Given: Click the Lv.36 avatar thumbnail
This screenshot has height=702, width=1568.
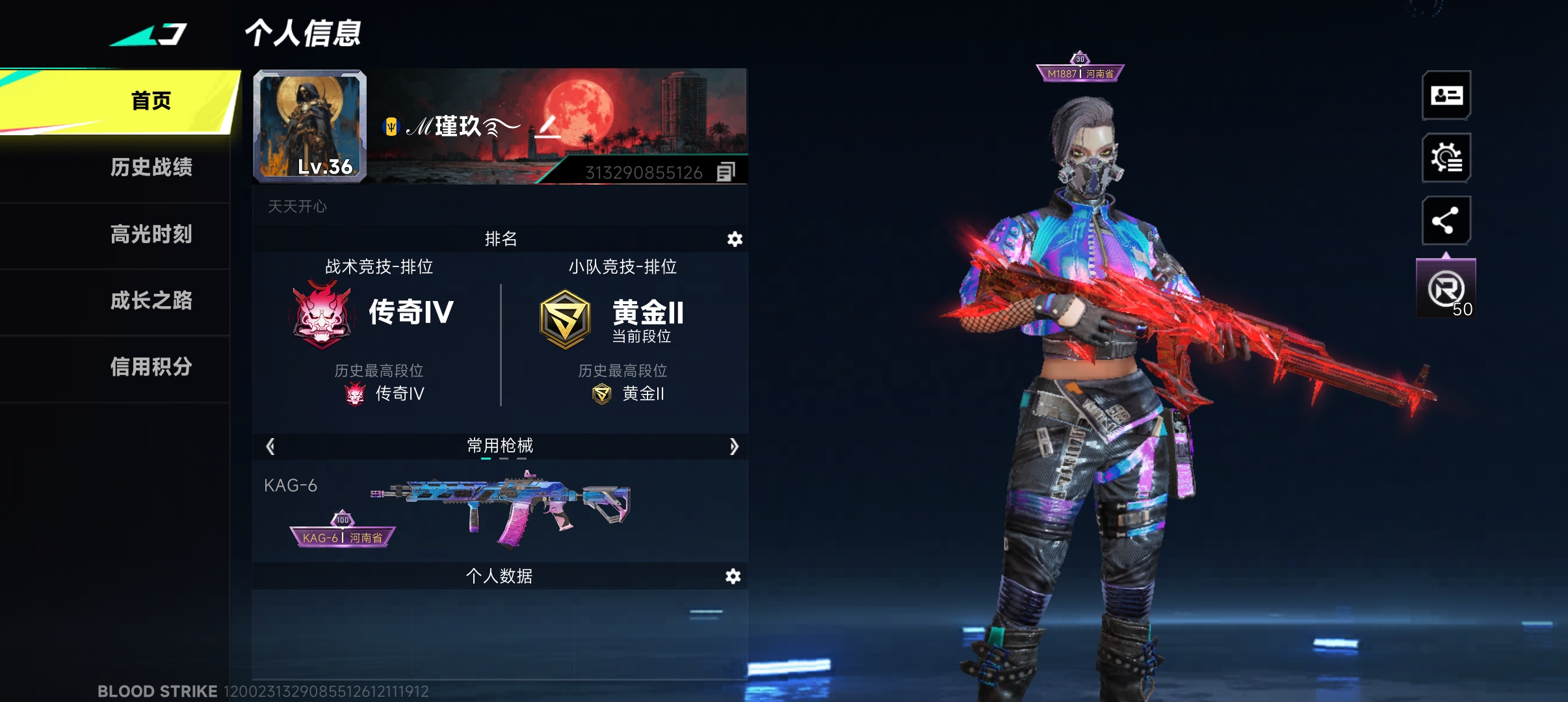Looking at the screenshot, I should click(310, 125).
